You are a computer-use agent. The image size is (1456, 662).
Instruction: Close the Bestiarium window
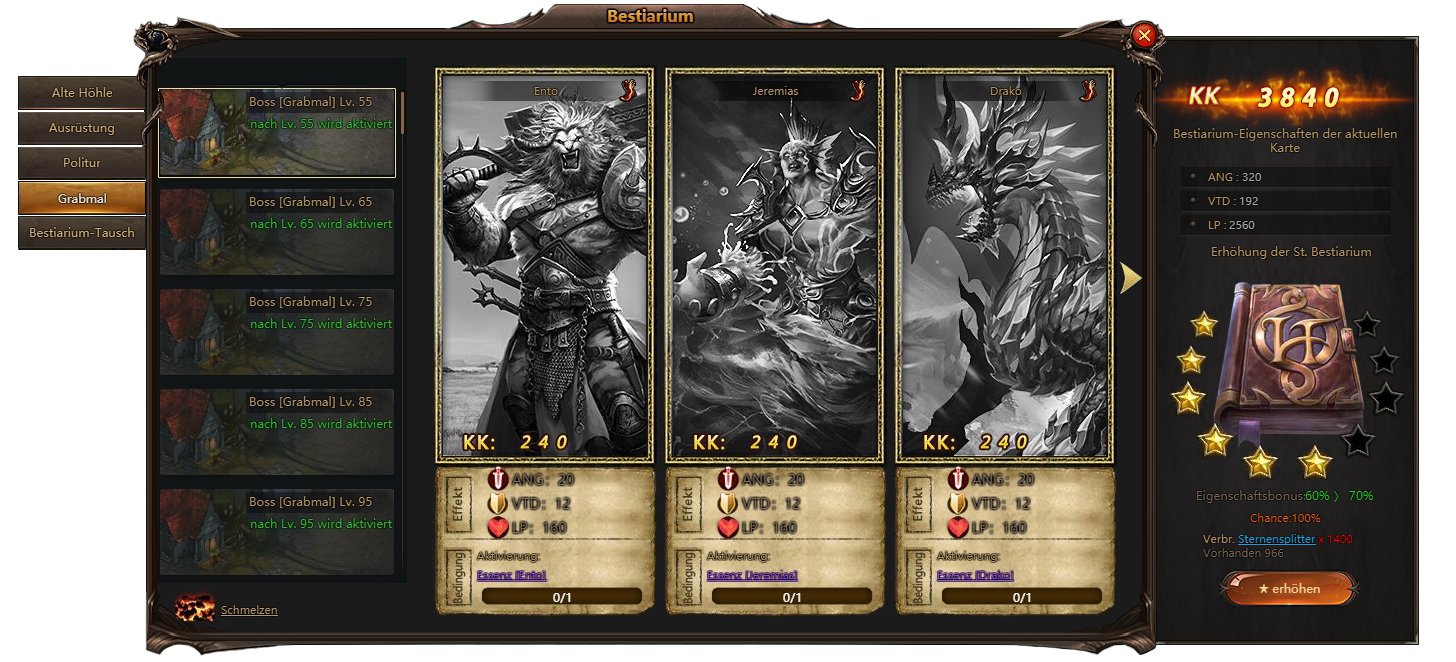click(1145, 36)
